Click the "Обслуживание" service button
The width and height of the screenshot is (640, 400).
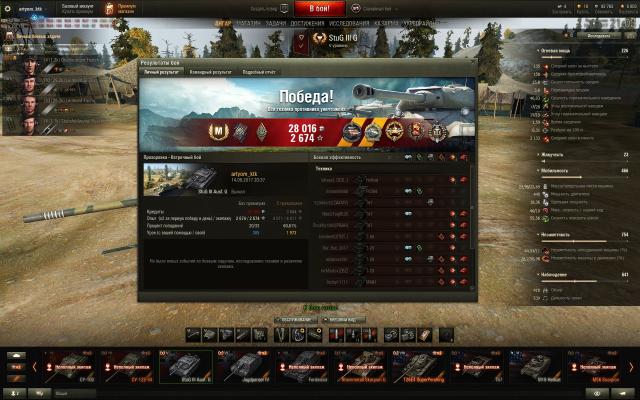tap(295, 320)
